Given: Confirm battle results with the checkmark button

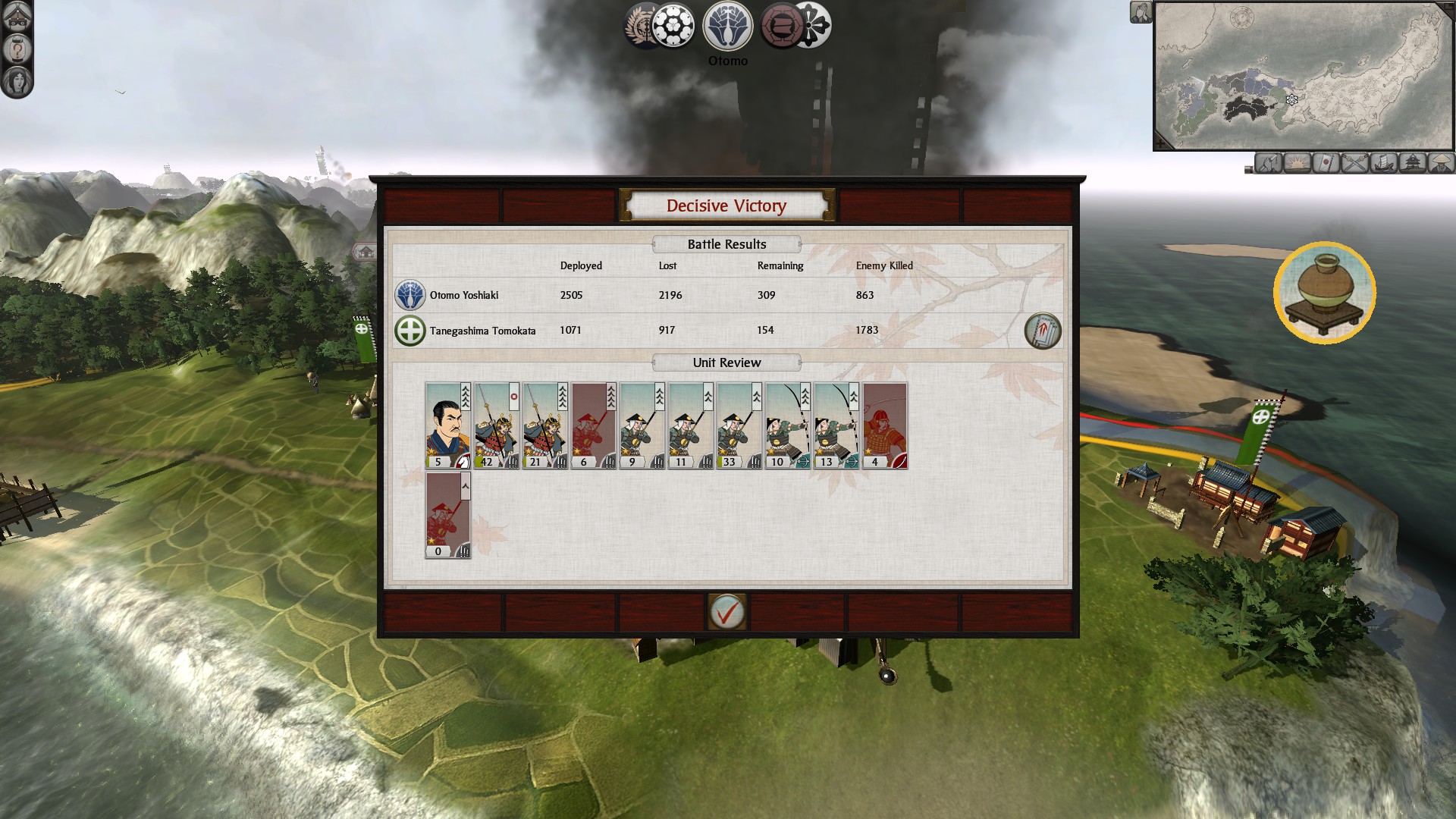Looking at the screenshot, I should pos(726,612).
